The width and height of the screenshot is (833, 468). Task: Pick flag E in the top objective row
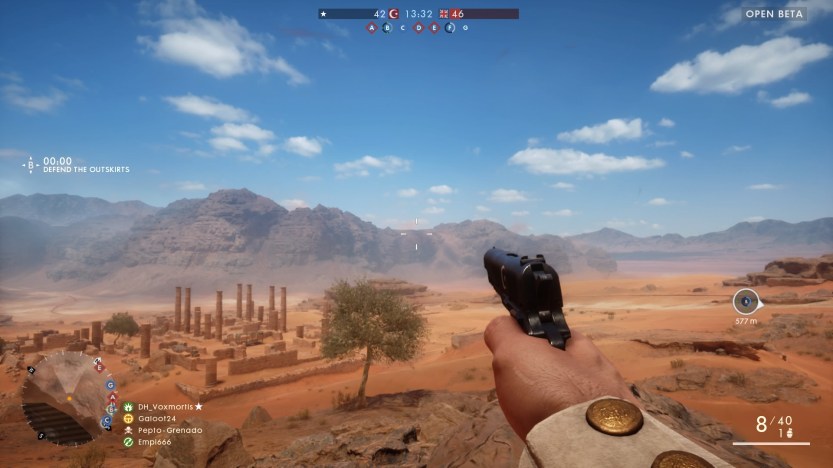tap(434, 28)
